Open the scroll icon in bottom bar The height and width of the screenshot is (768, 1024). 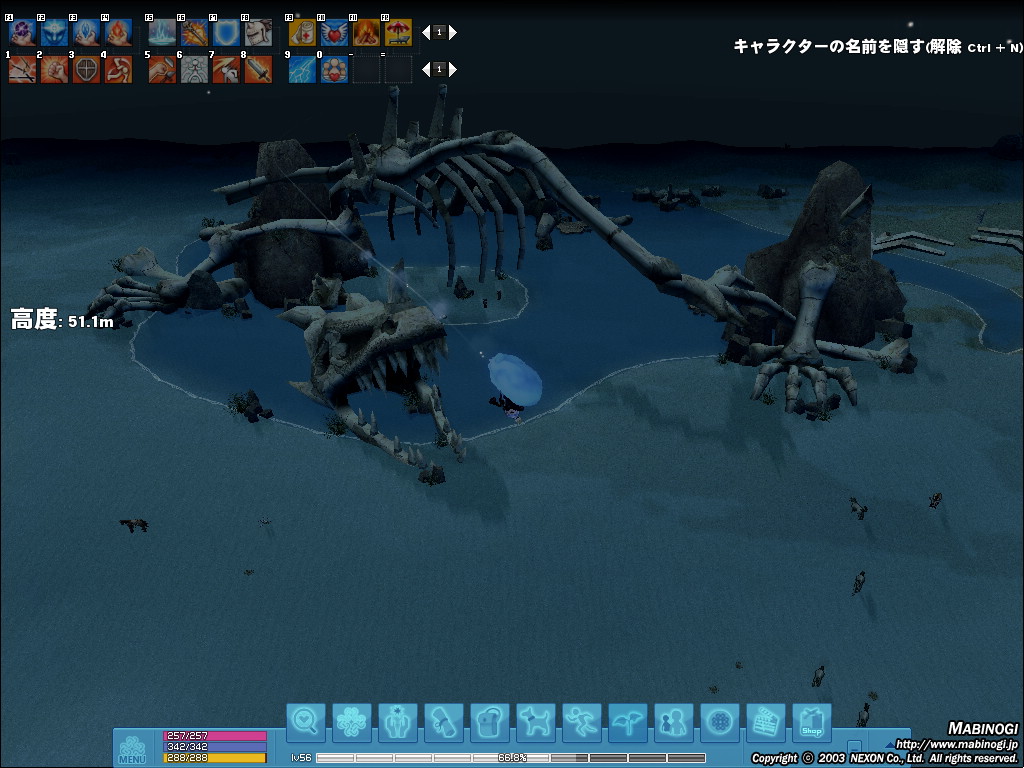pyautogui.click(x=444, y=722)
